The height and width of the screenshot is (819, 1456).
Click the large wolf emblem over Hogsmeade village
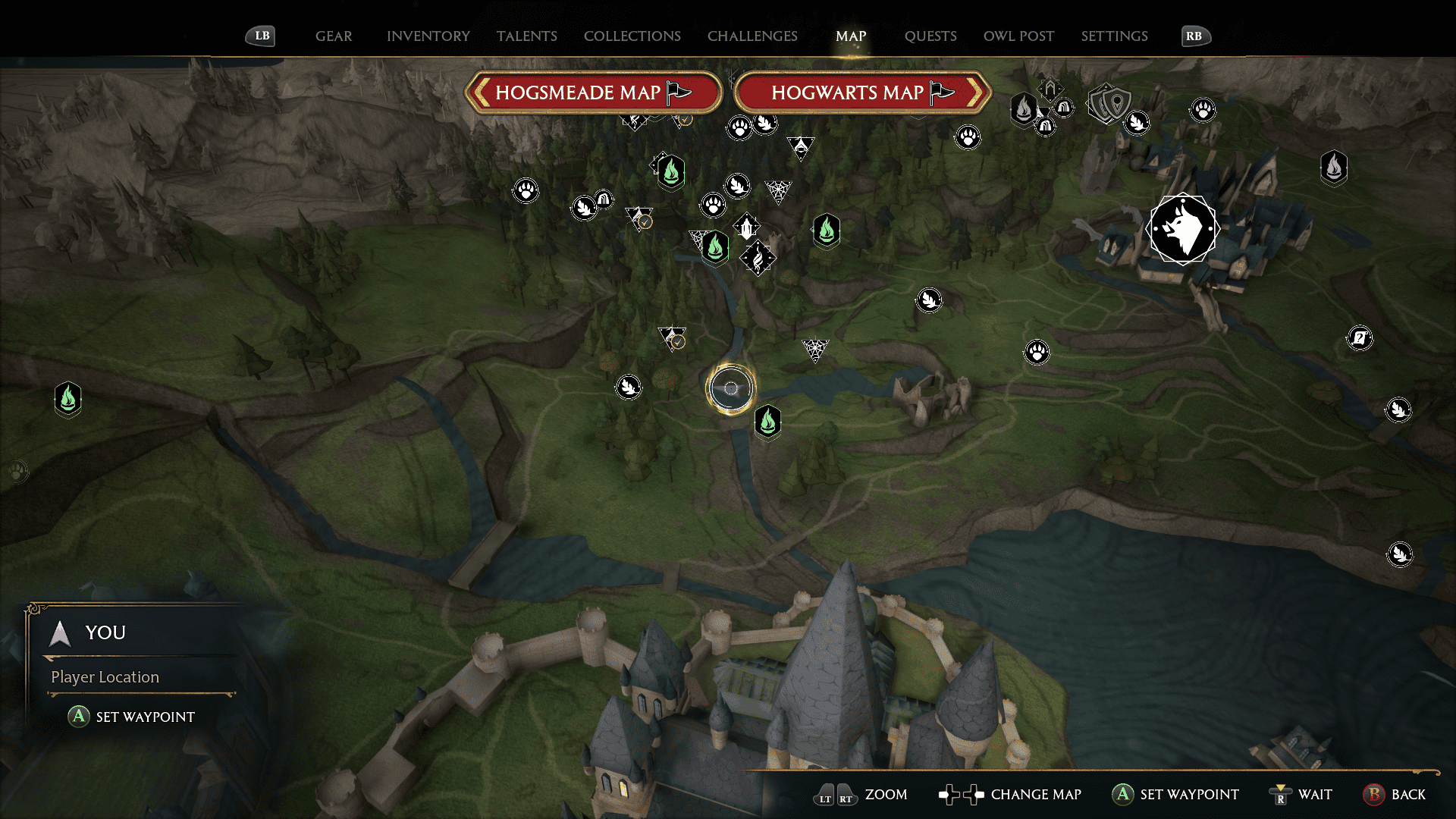(1184, 229)
